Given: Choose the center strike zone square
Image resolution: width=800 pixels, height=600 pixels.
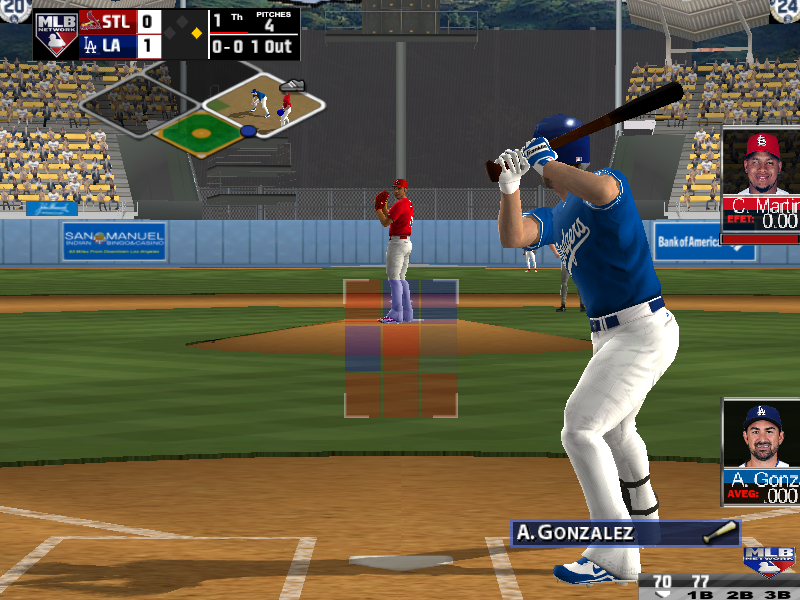Looking at the screenshot, I should (400, 347).
